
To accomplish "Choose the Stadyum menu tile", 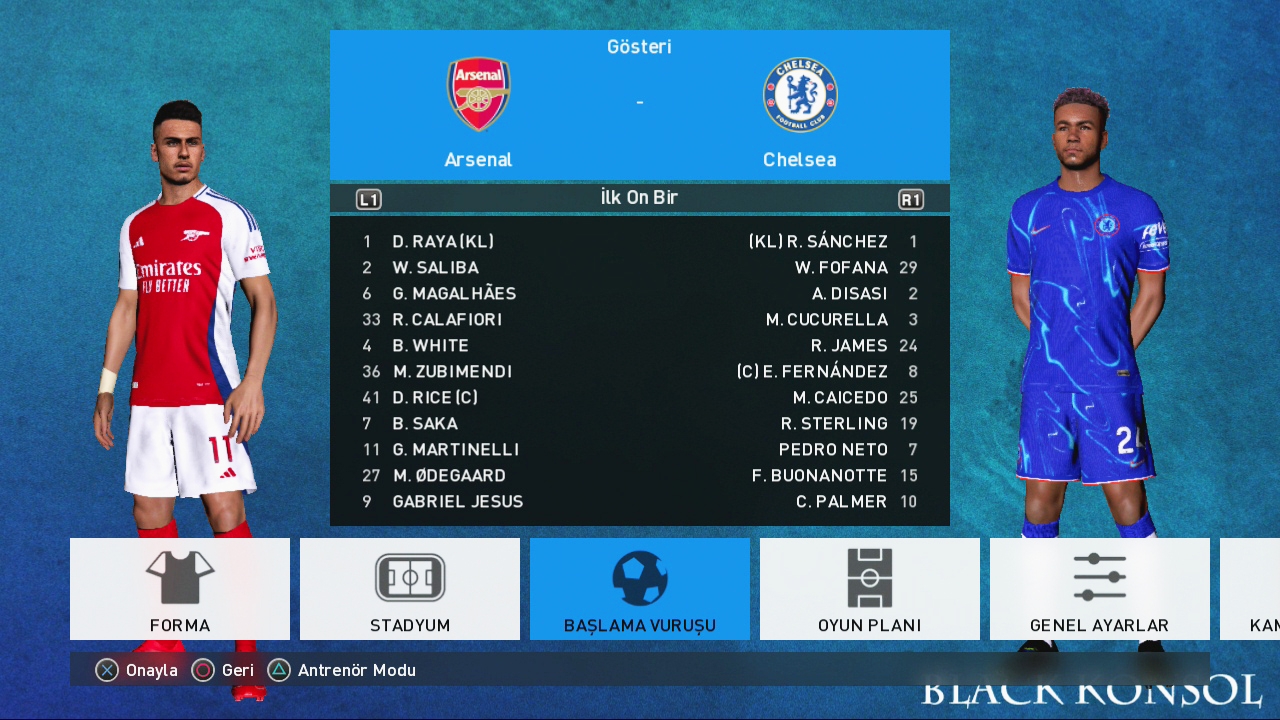I will pyautogui.click(x=410, y=589).
